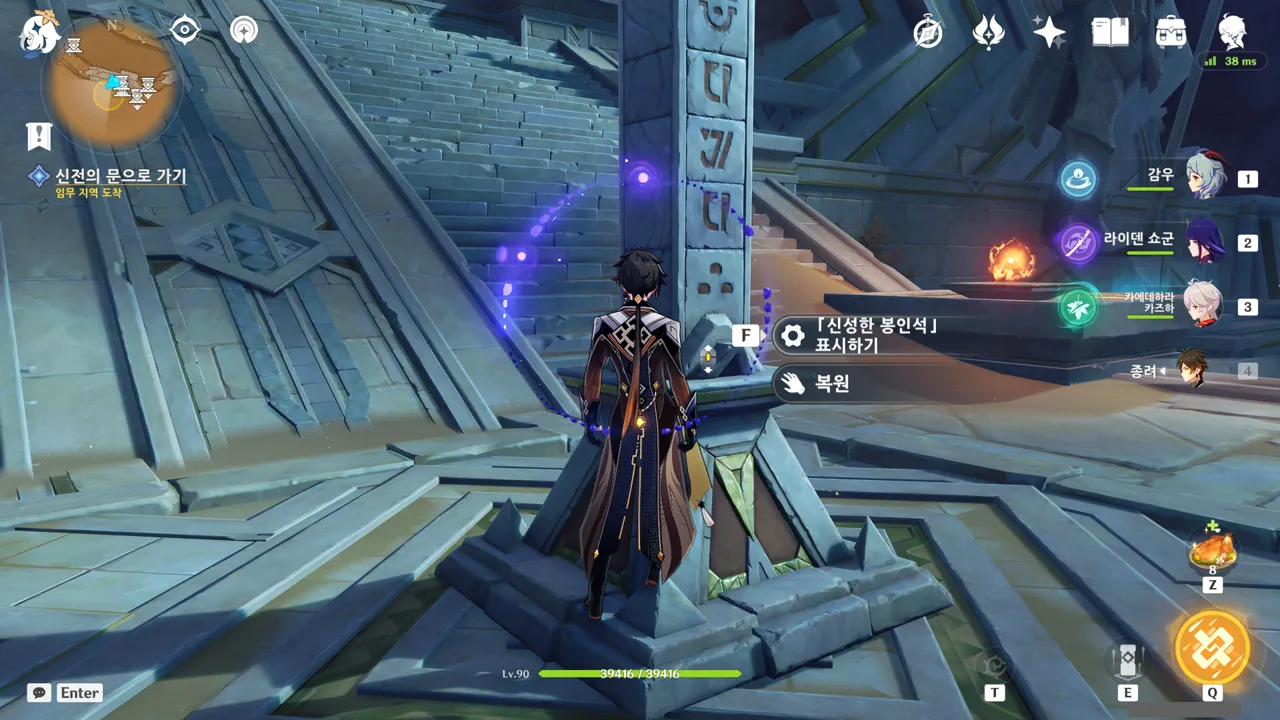Switch to party member 카에데하라 카즈하
Image resolution: width=1280 pixels, height=720 pixels.
(x=1204, y=306)
